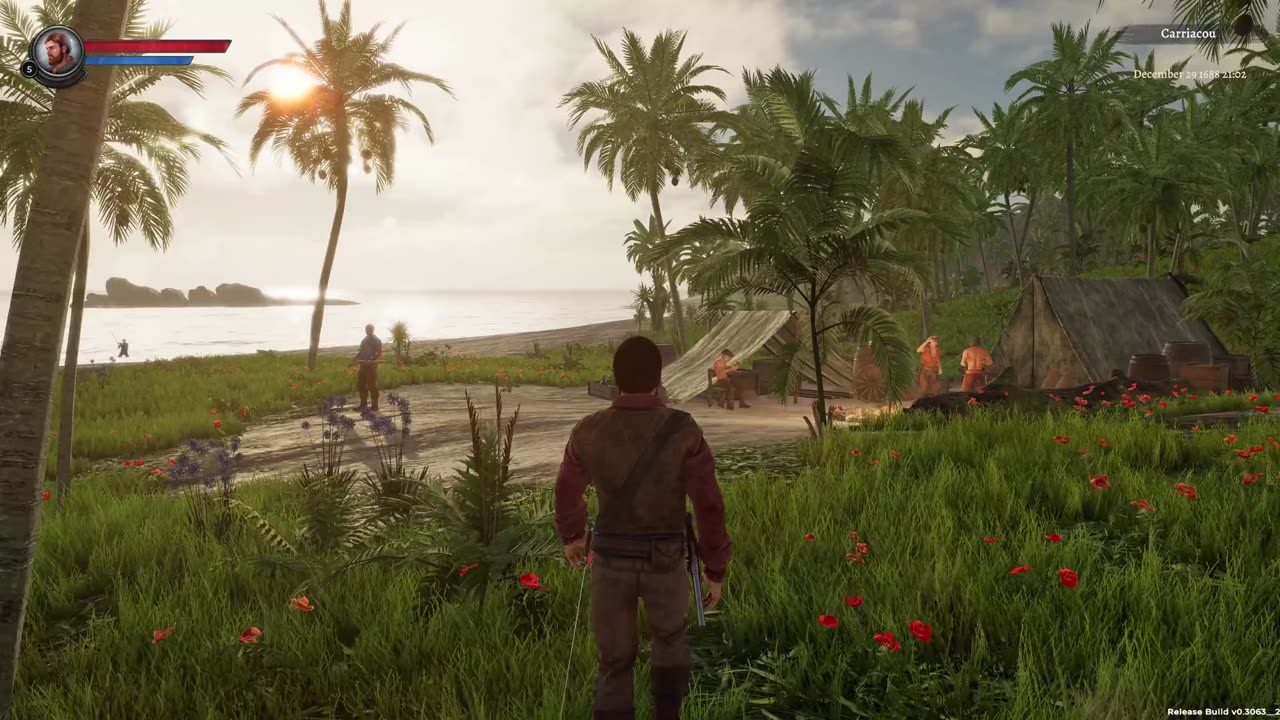Screen dimensions: 1280x720
Task: Click the character portrait in the HUD
Action: click(x=58, y=52)
